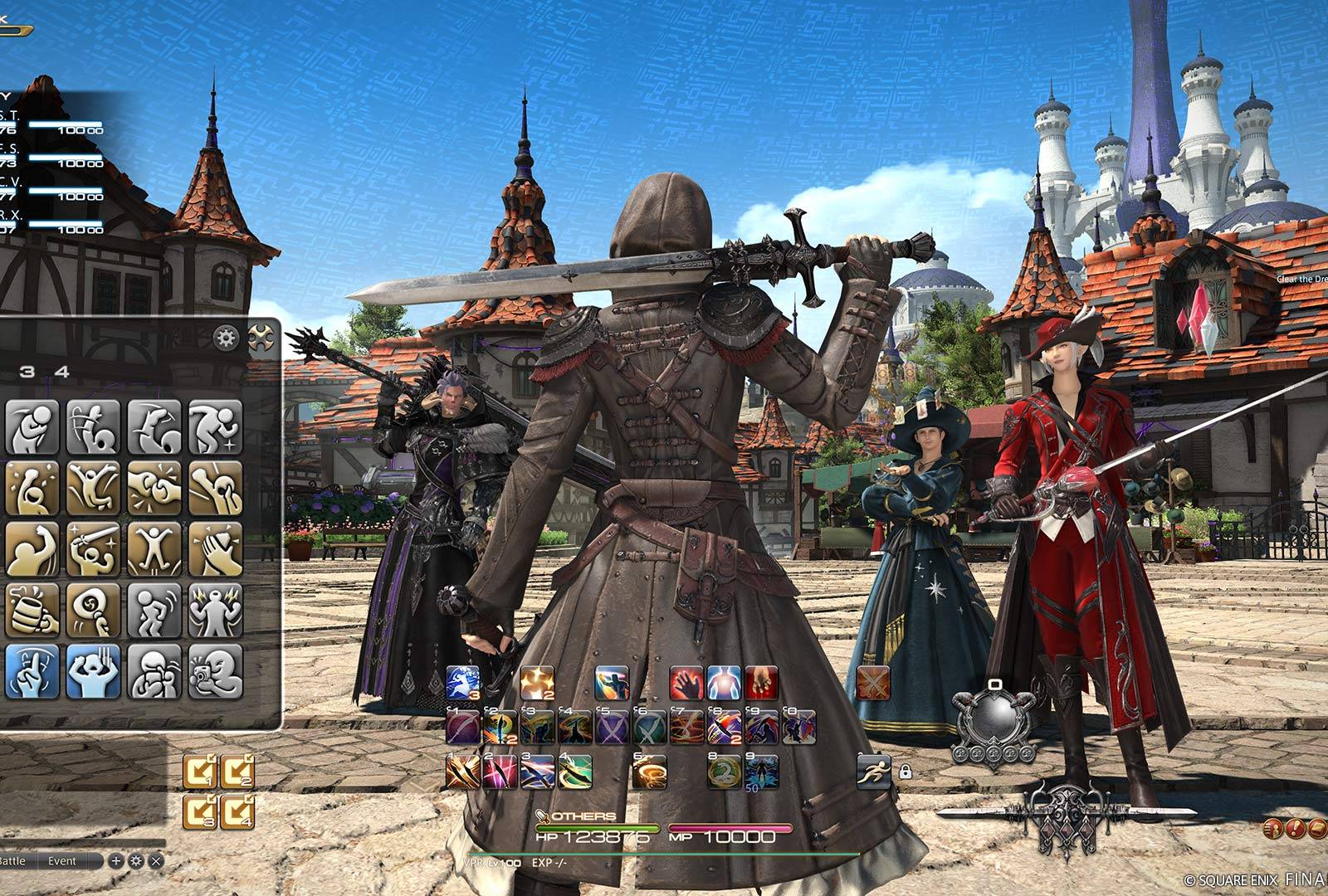Activate the pointing finger emote
This screenshot has height=896, width=1328.
click(32, 671)
